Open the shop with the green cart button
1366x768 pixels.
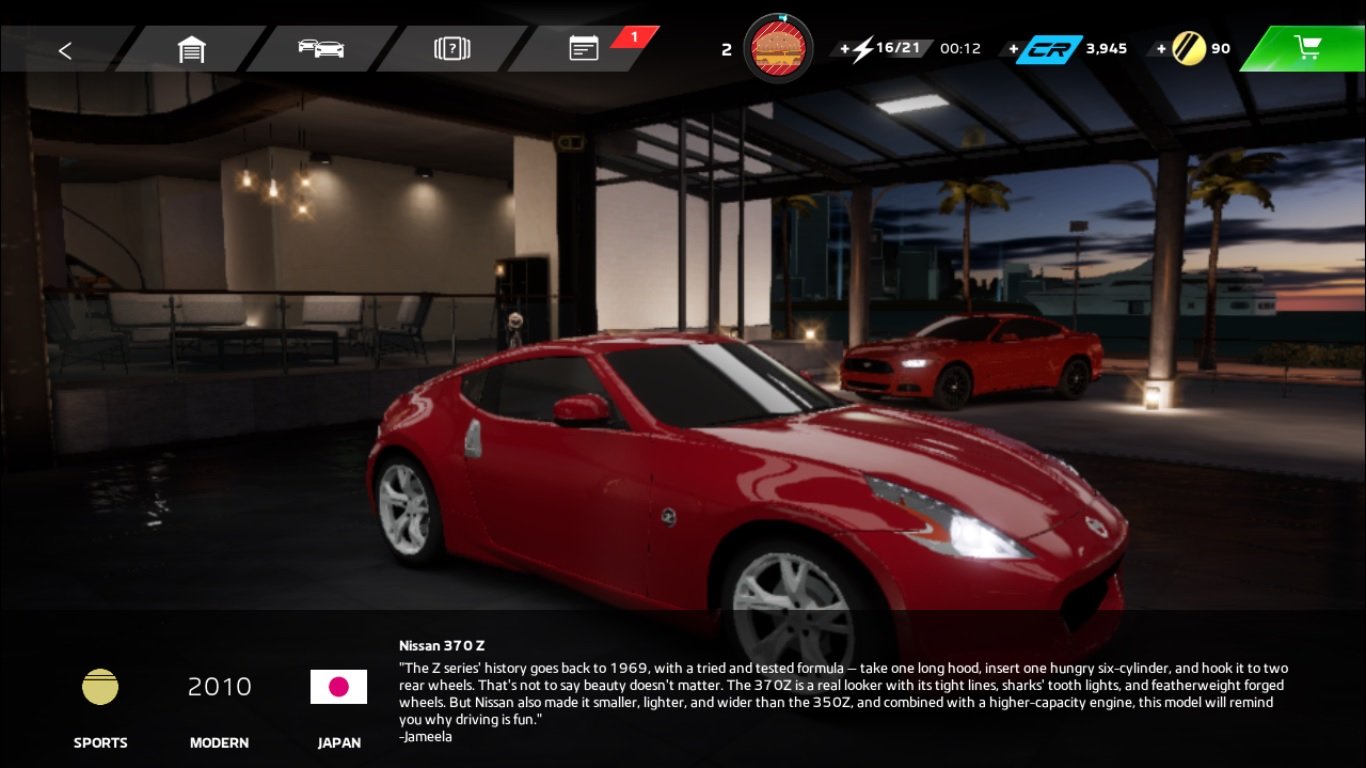pyautogui.click(x=1307, y=48)
